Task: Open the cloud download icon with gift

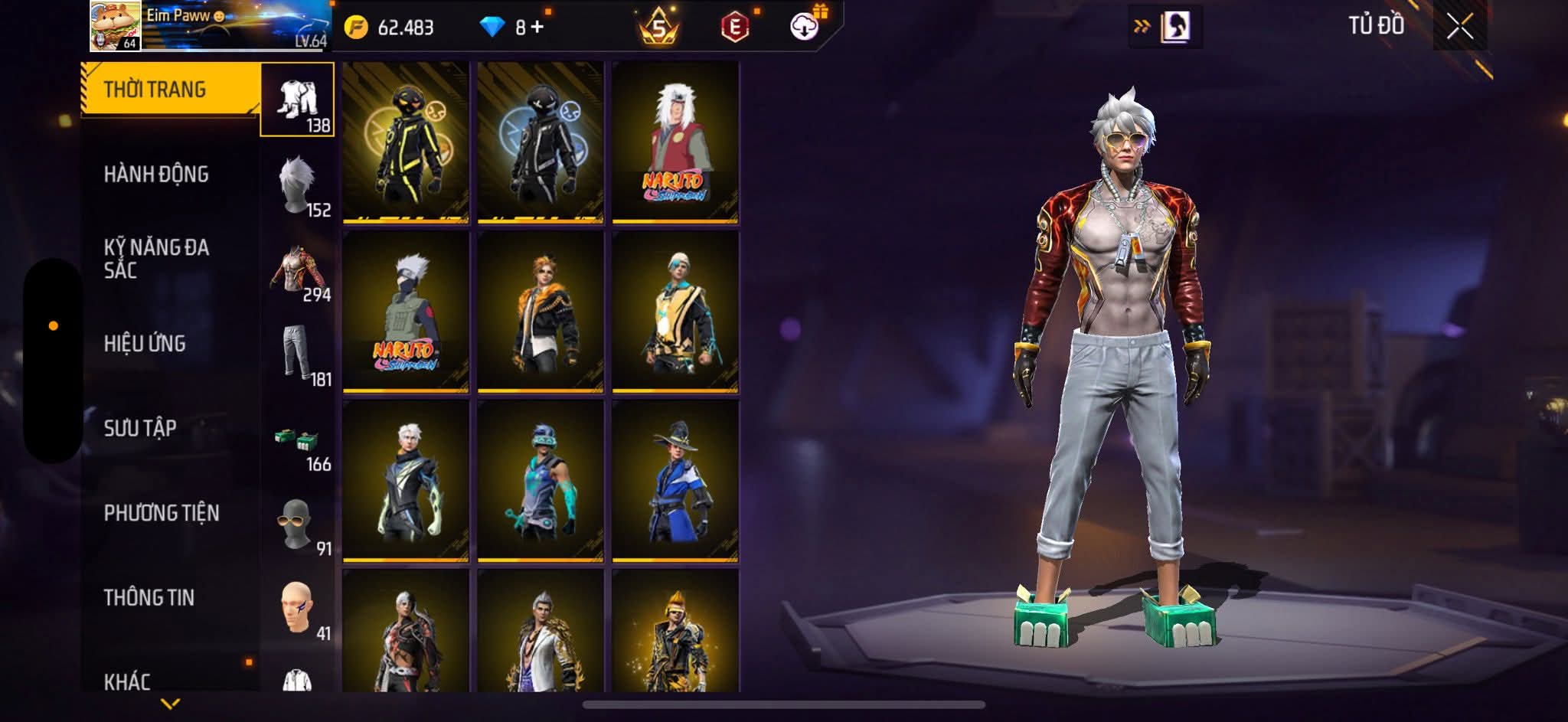Action: click(x=805, y=28)
